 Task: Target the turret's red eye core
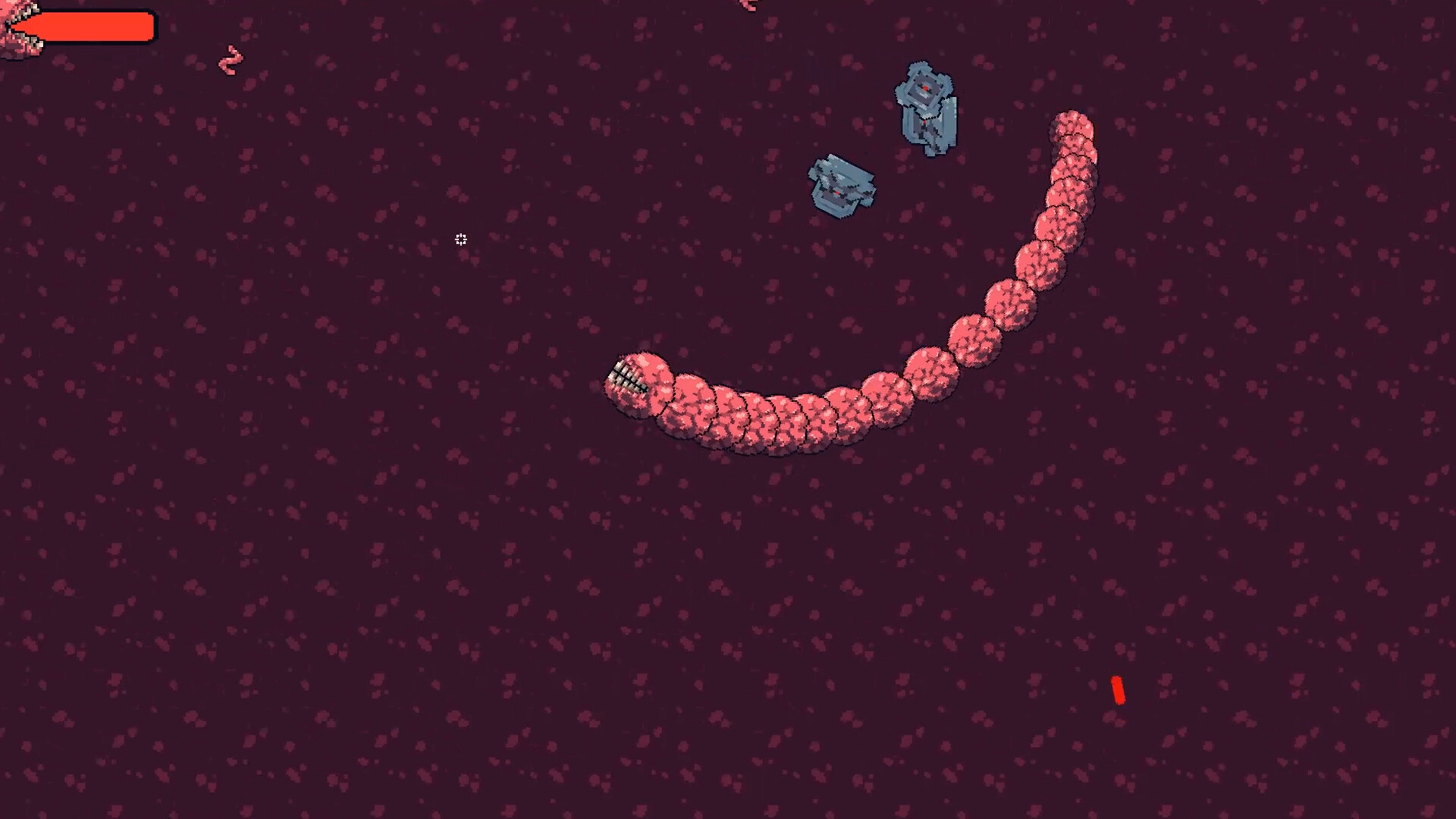[x=927, y=87]
